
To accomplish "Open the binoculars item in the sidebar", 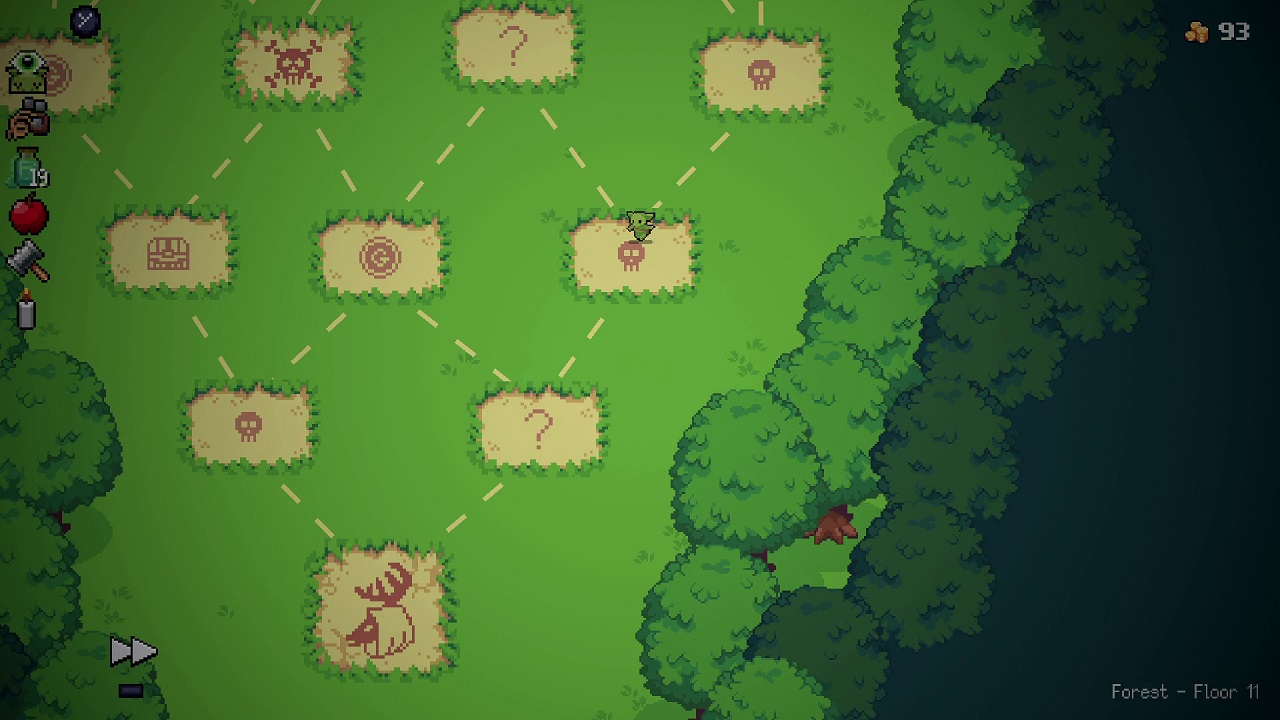I will 27,118.
